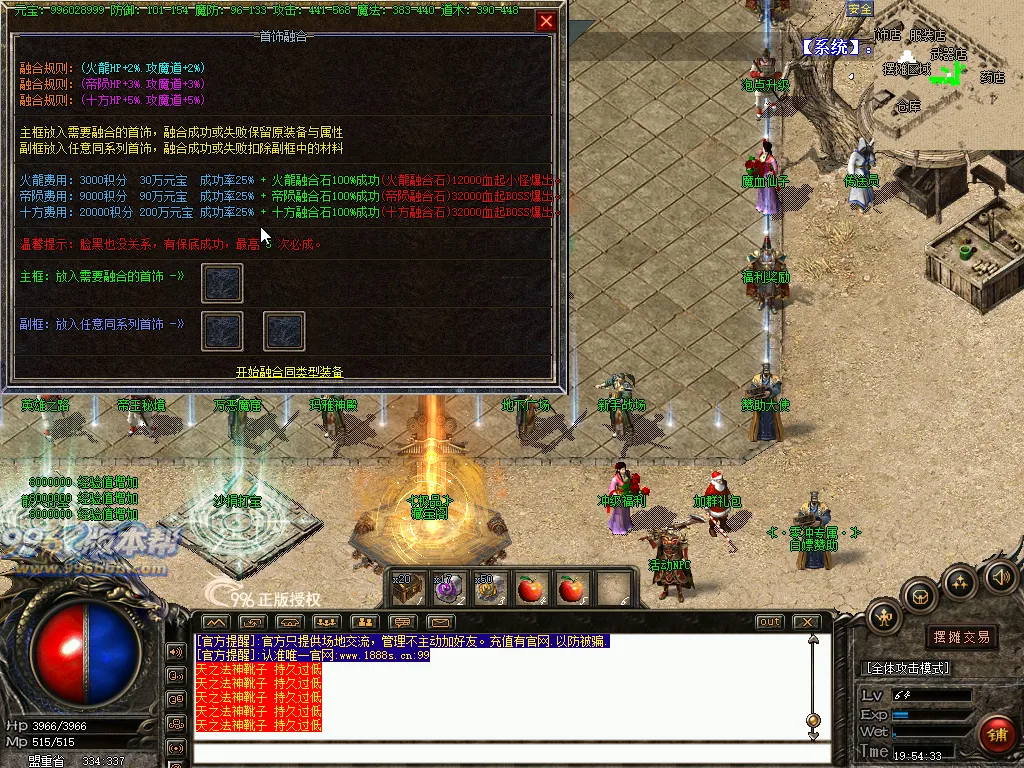Screen dimensions: 1024x768
Task: Click the chat scrollbar down arrow
Action: [x=814, y=737]
